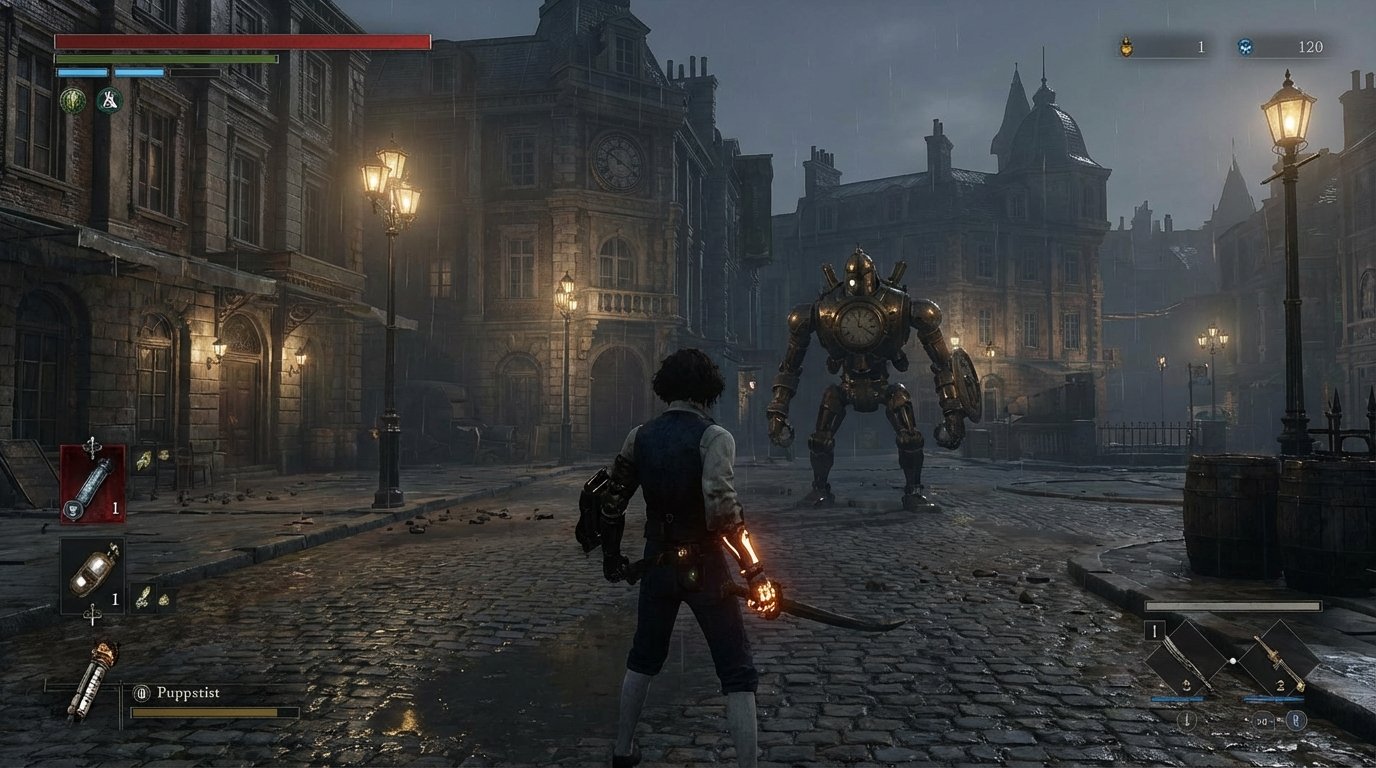Click the Ergo count reading 120
This screenshot has height=768, width=1376.
click(1311, 45)
